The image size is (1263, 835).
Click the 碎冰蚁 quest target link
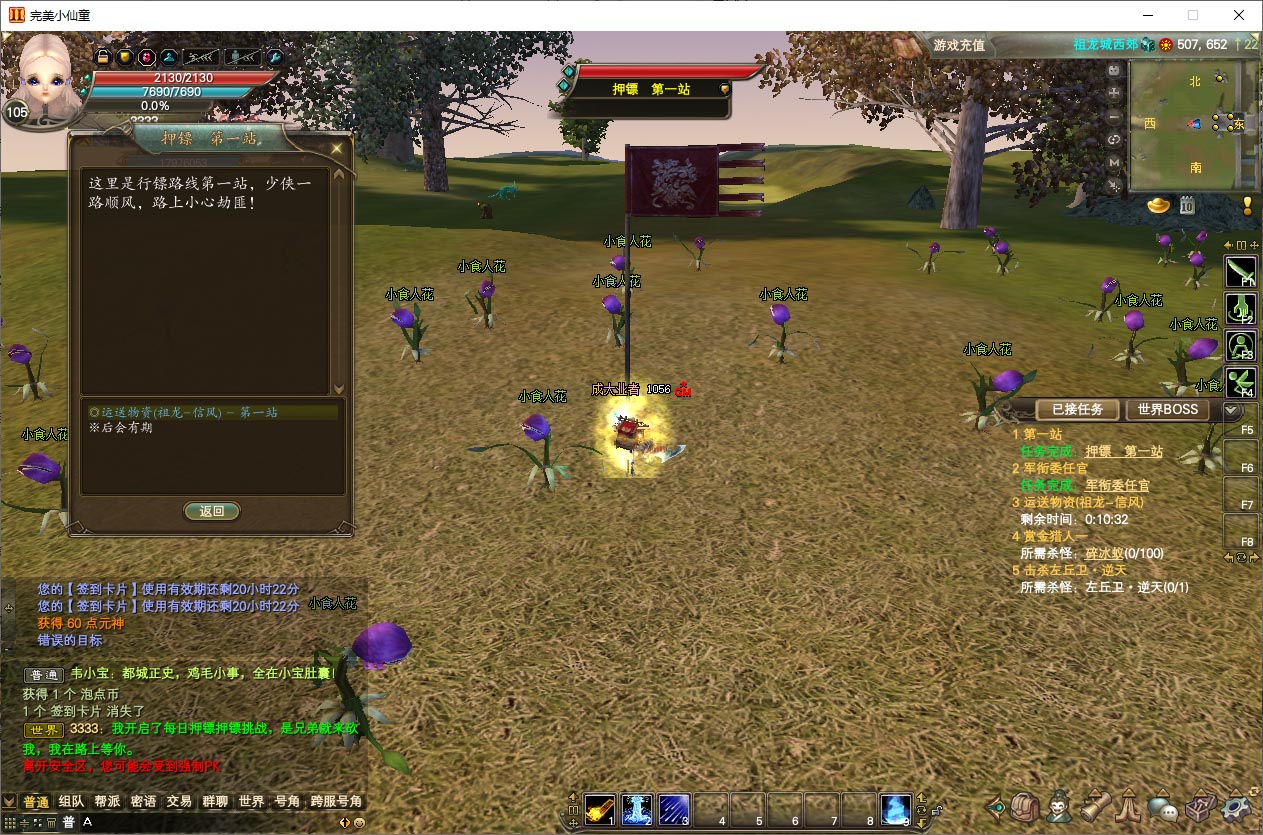1104,553
